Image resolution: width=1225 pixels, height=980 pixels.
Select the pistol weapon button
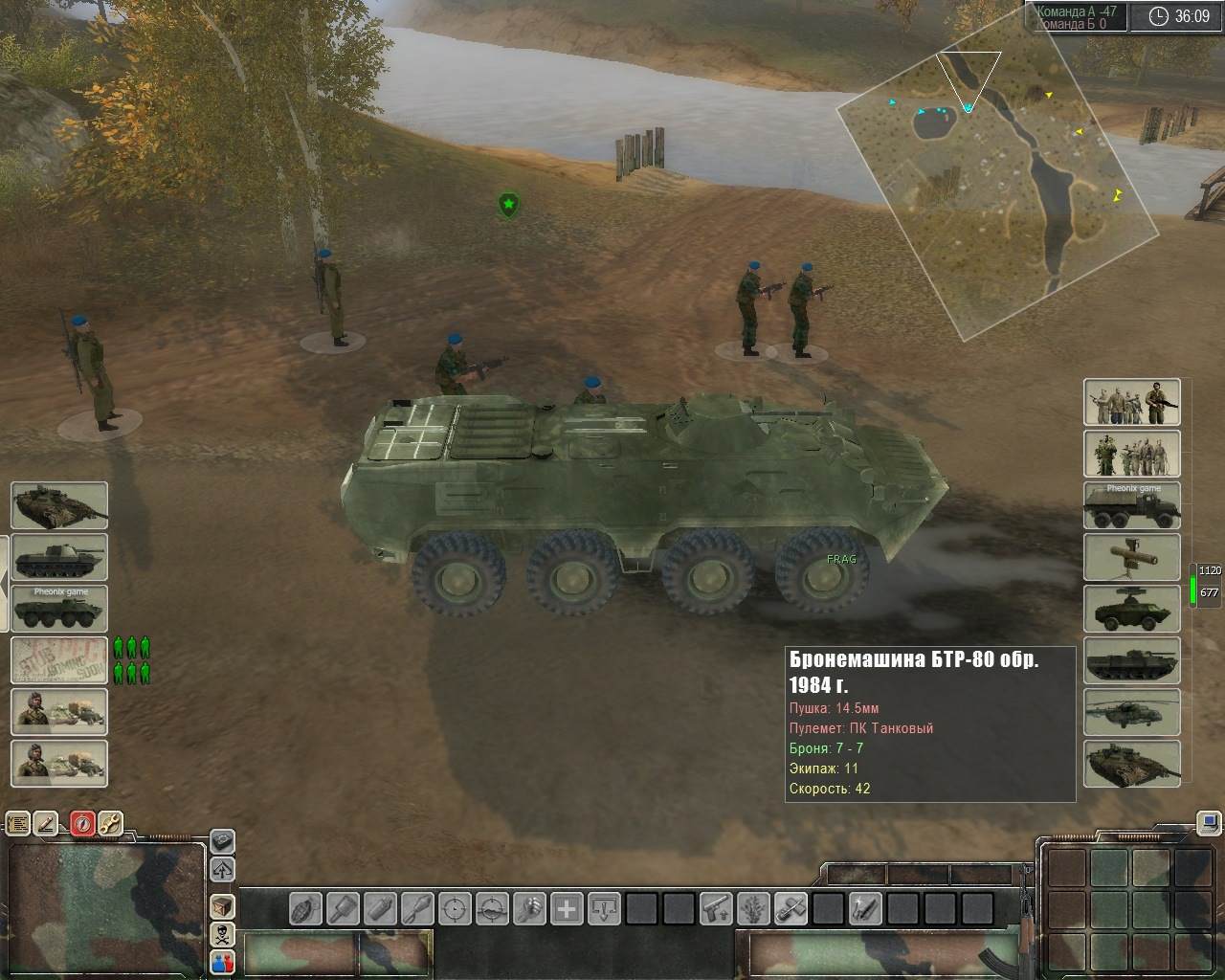coord(716,907)
